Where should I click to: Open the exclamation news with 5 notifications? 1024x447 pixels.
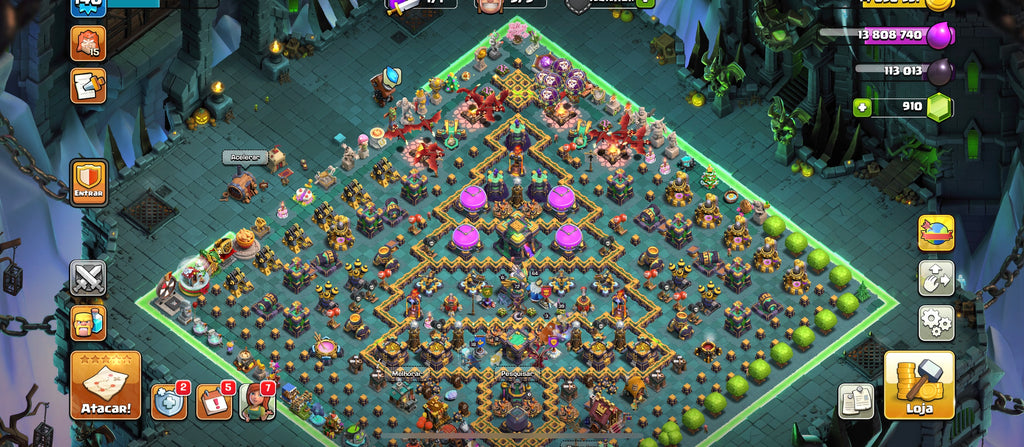[x=213, y=402]
